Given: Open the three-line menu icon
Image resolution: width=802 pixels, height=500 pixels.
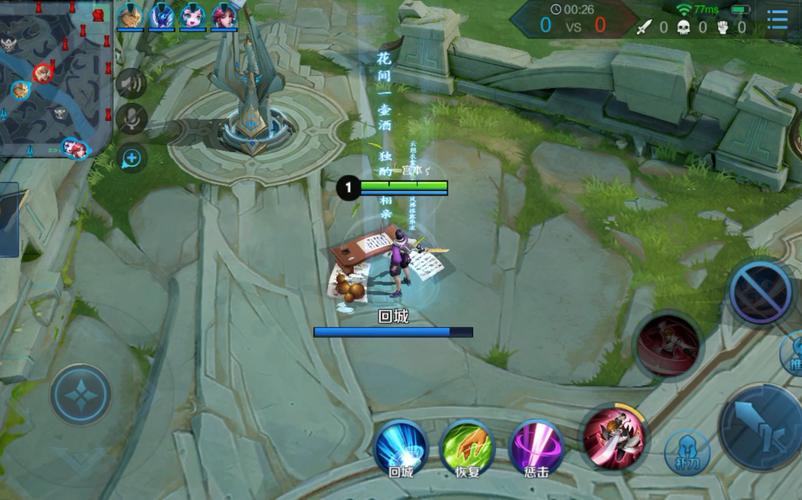Looking at the screenshot, I should click(x=777, y=19).
